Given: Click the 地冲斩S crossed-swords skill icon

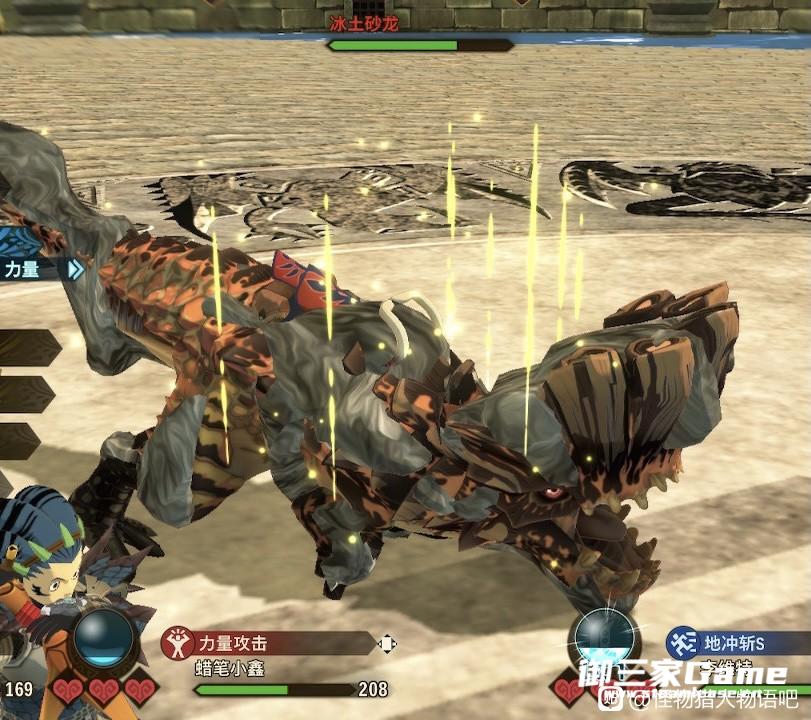Looking at the screenshot, I should pyautogui.click(x=682, y=640).
